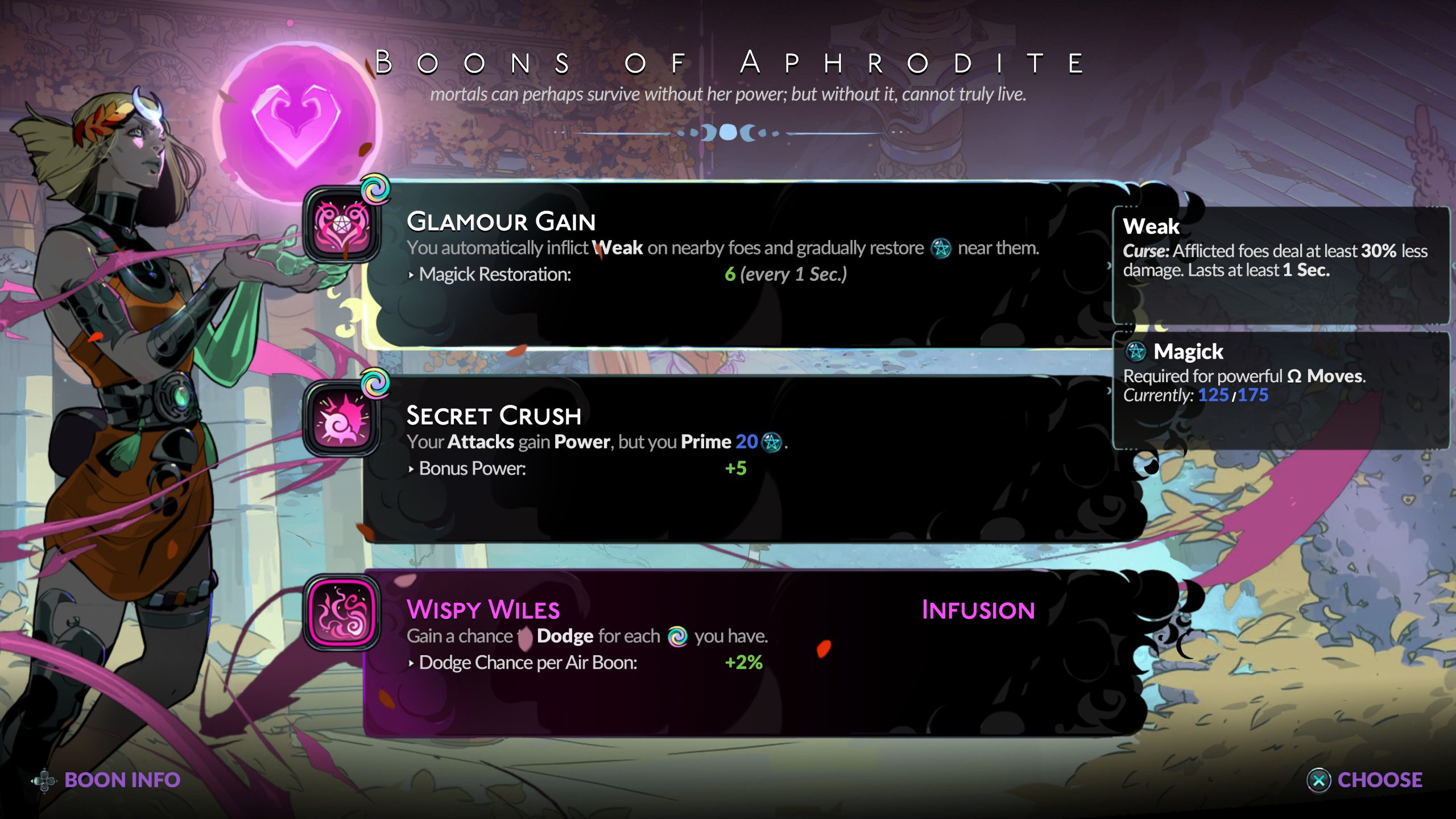Click the d-pad glyph next to Boon Info
This screenshot has height=819, width=1456.
tap(44, 780)
